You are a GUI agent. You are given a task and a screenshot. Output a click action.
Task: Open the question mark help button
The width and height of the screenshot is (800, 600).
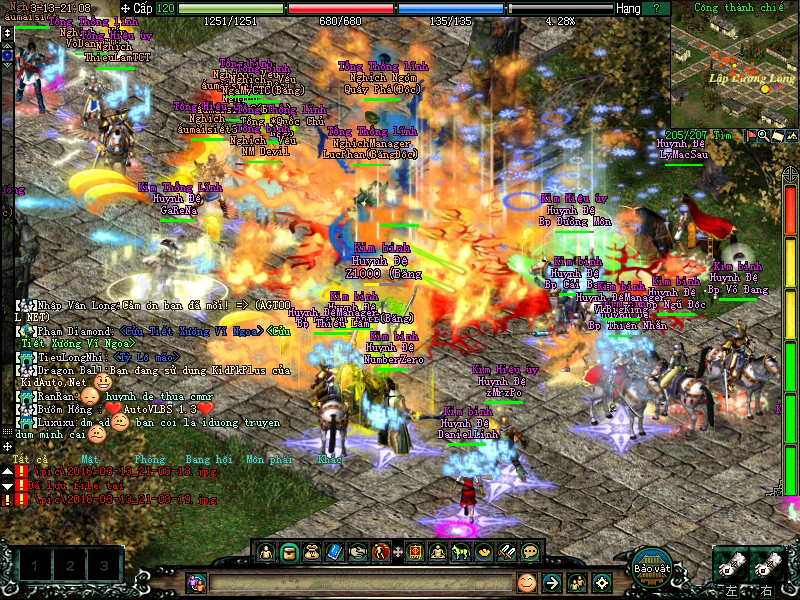[x=684, y=8]
